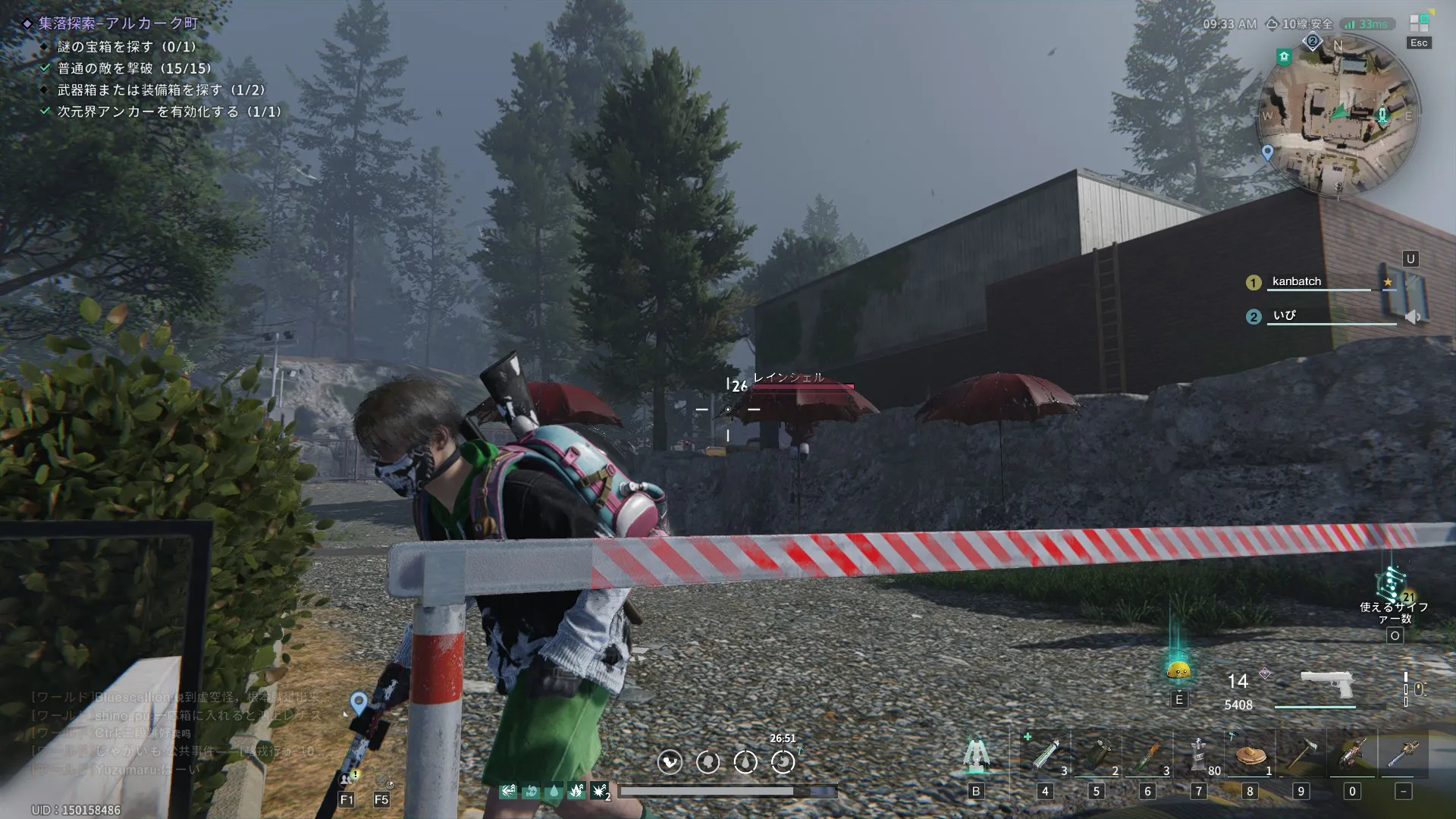This screenshot has height=819, width=1456.
Task: Select teammate いび in party list
Action: tap(1285, 315)
